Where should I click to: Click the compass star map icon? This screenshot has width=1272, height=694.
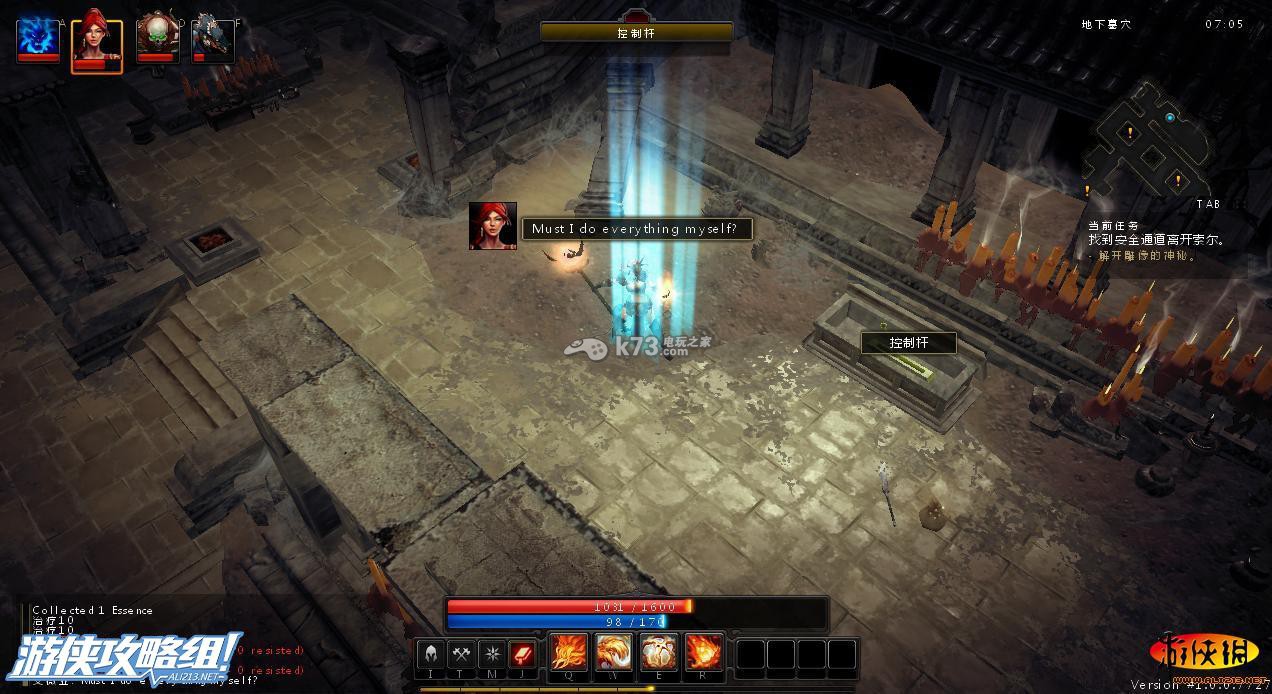pos(492,655)
